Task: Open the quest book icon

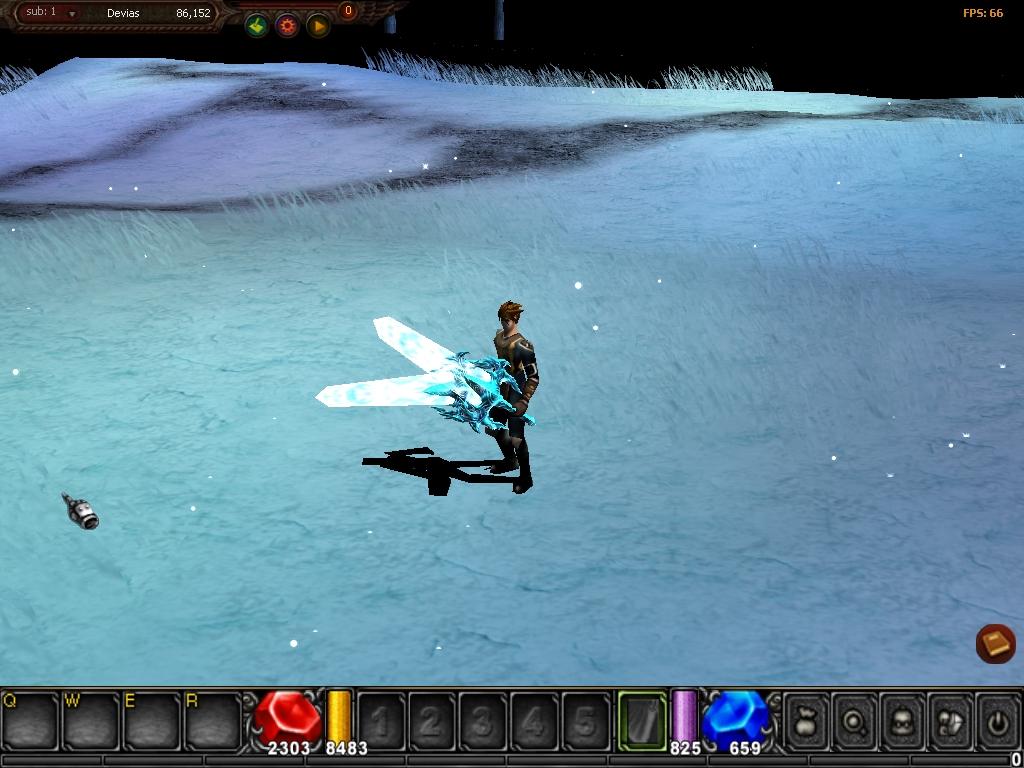Action: click(995, 643)
